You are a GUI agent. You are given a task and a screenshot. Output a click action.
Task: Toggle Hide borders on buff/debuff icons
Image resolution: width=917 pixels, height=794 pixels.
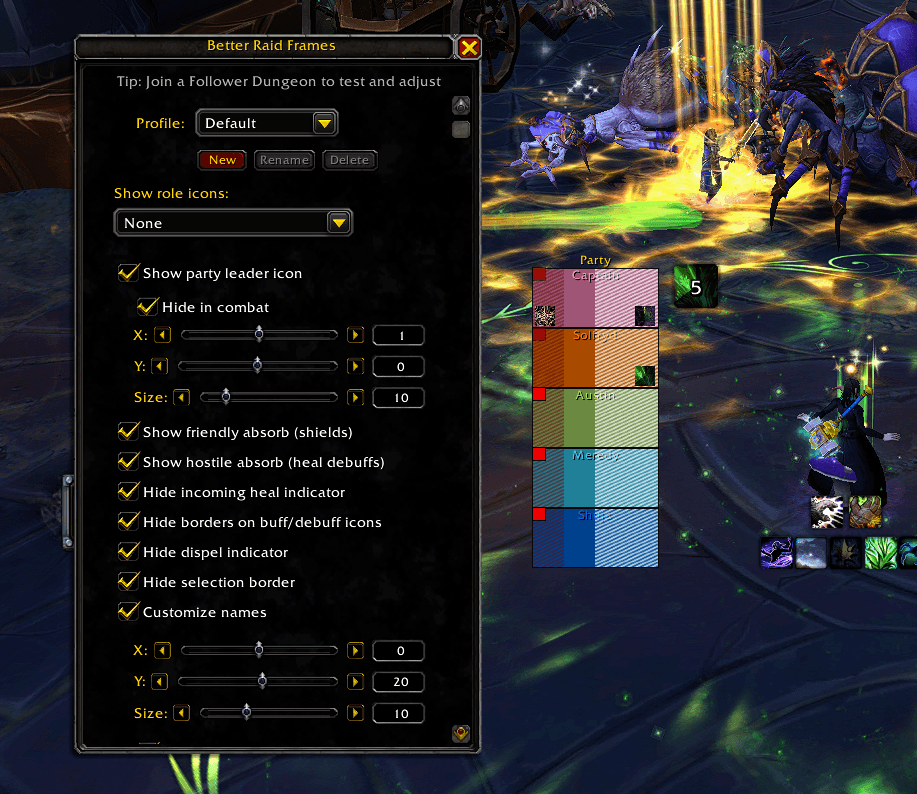point(128,522)
